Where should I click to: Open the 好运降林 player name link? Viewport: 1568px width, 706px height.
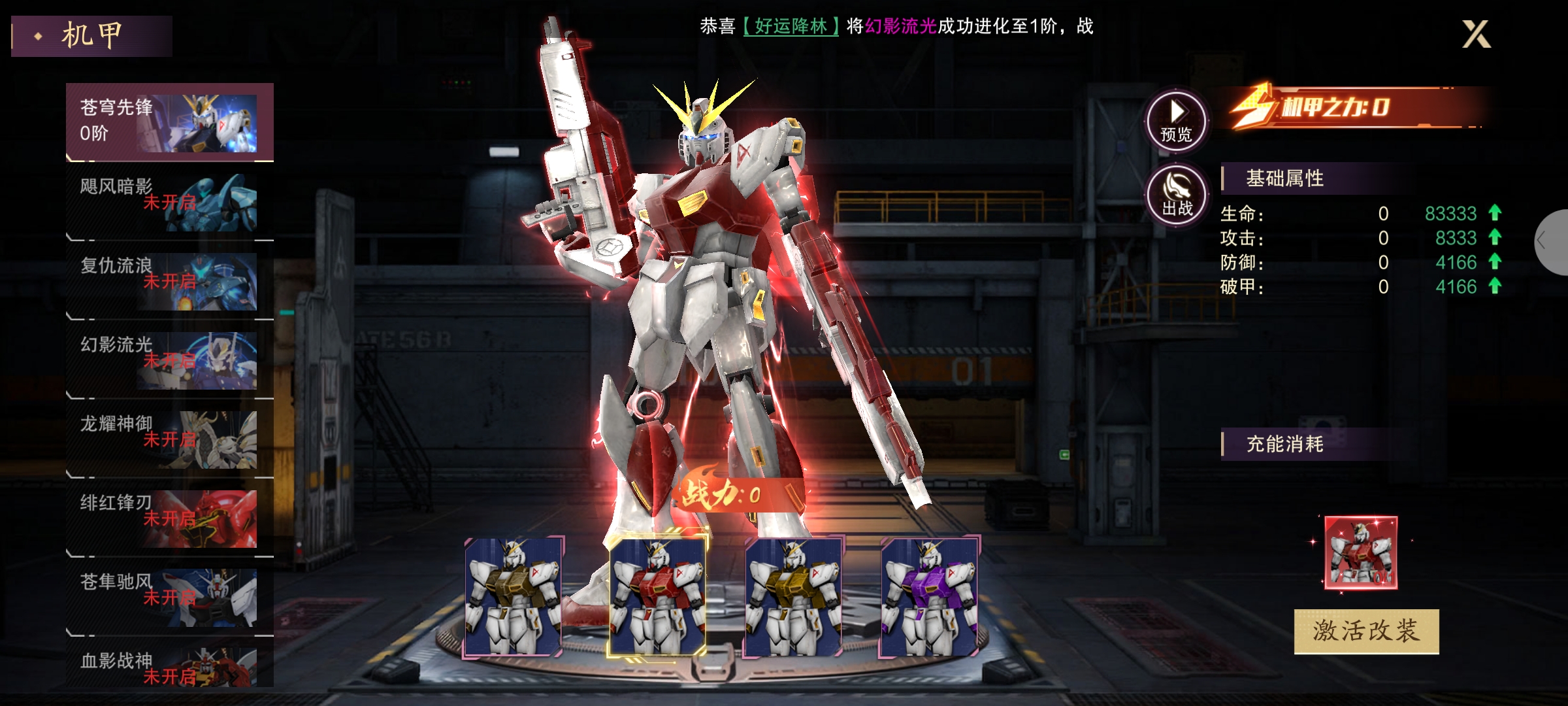(791, 26)
